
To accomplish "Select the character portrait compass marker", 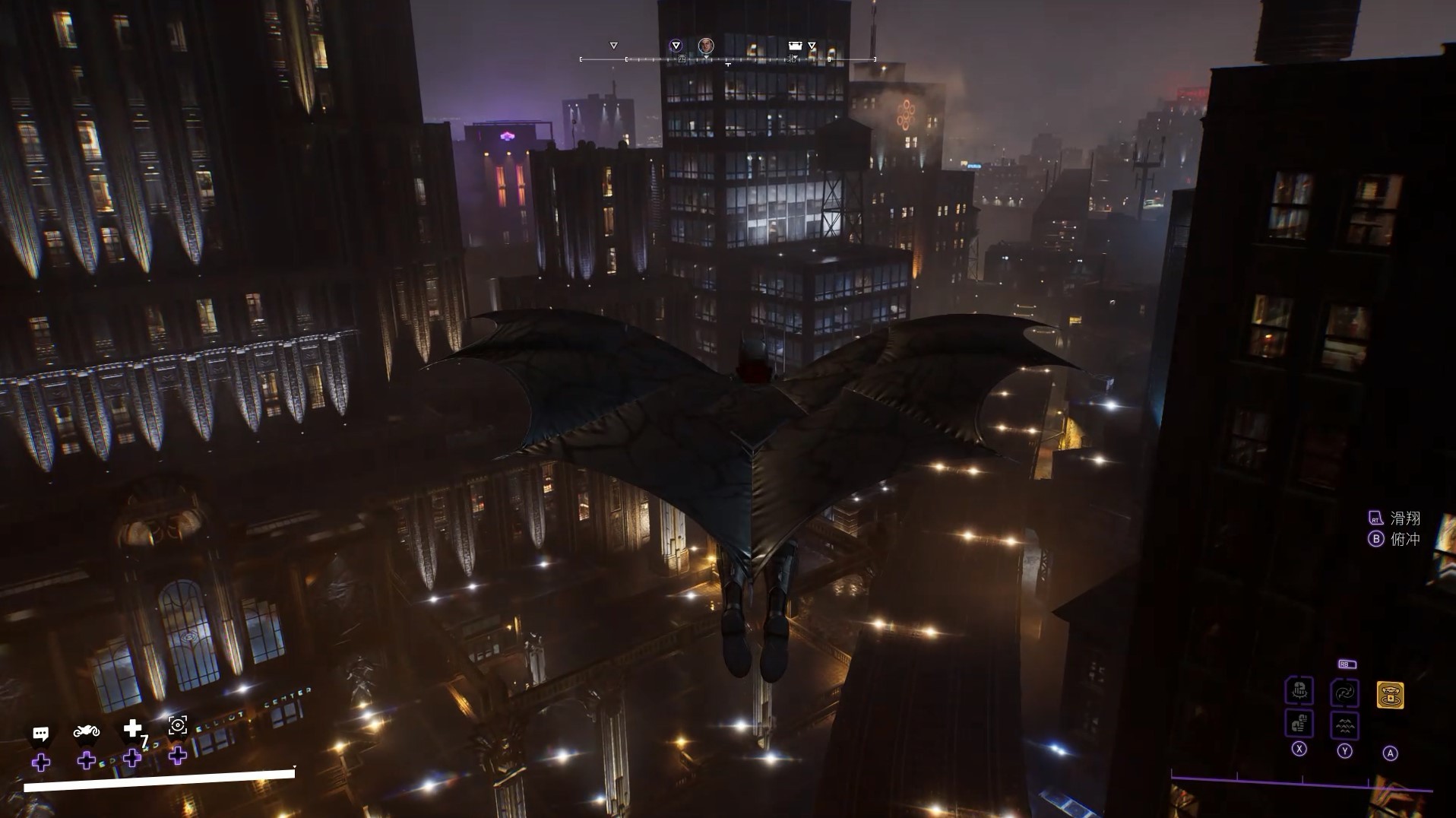I will tap(706, 46).
